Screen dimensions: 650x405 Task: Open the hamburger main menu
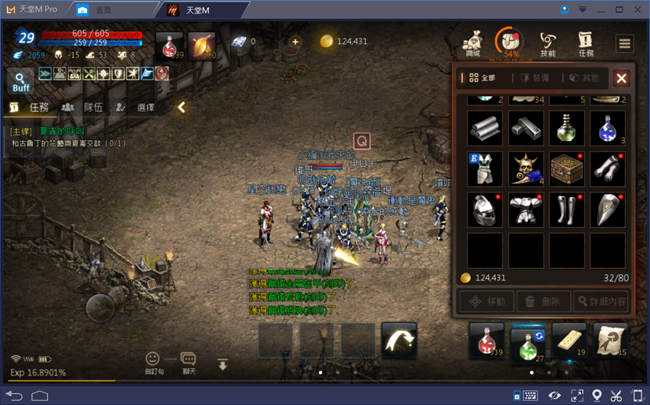(624, 43)
